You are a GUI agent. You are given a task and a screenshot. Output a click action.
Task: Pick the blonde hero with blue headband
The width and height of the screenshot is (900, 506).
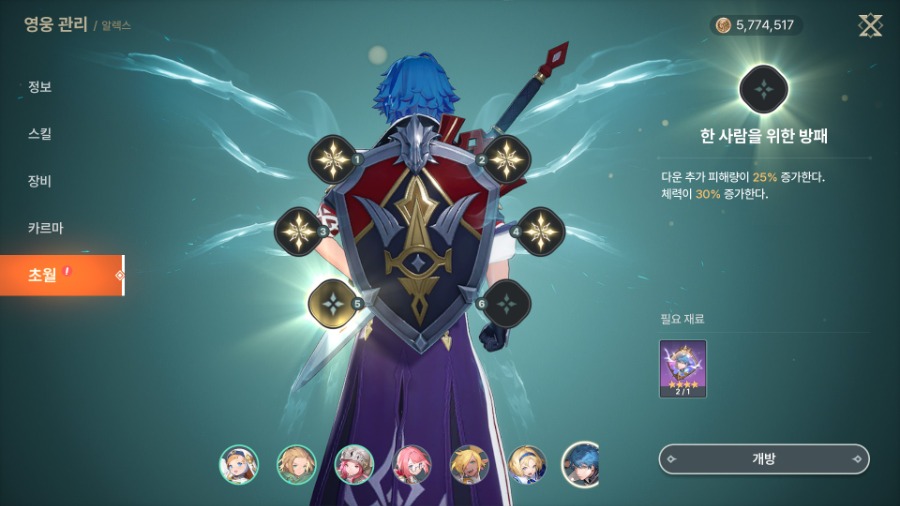[x=527, y=464]
